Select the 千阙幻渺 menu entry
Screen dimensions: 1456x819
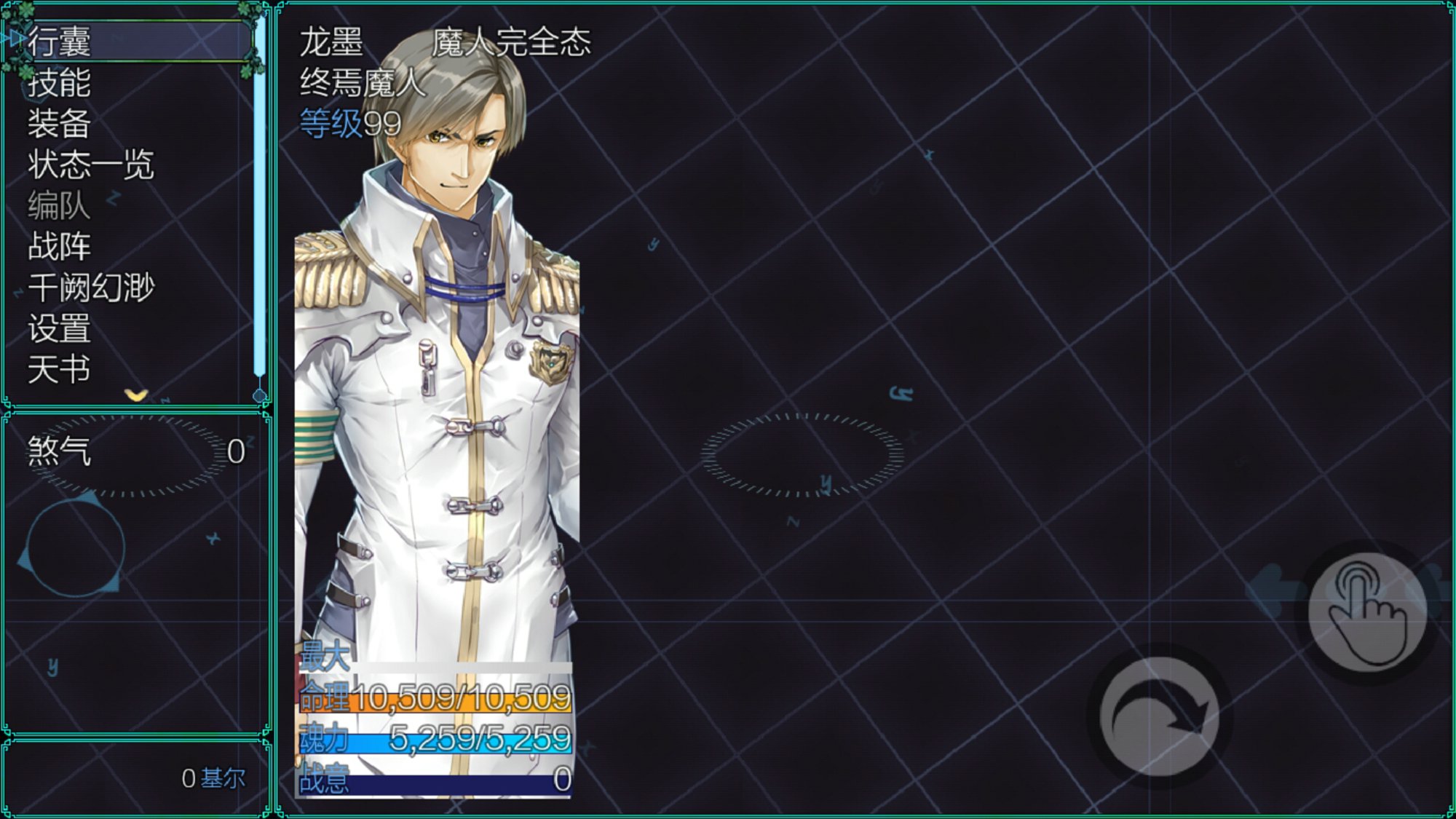[92, 288]
